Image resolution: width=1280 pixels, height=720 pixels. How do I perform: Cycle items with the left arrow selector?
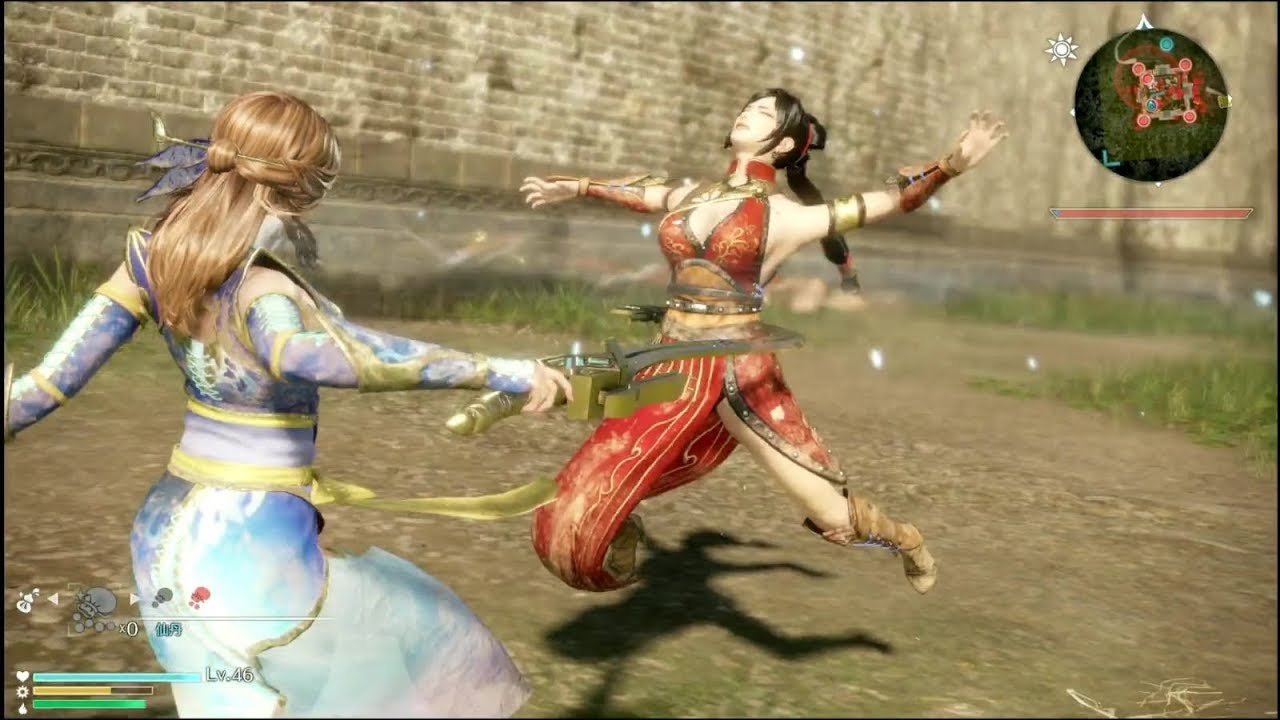[x=54, y=597]
